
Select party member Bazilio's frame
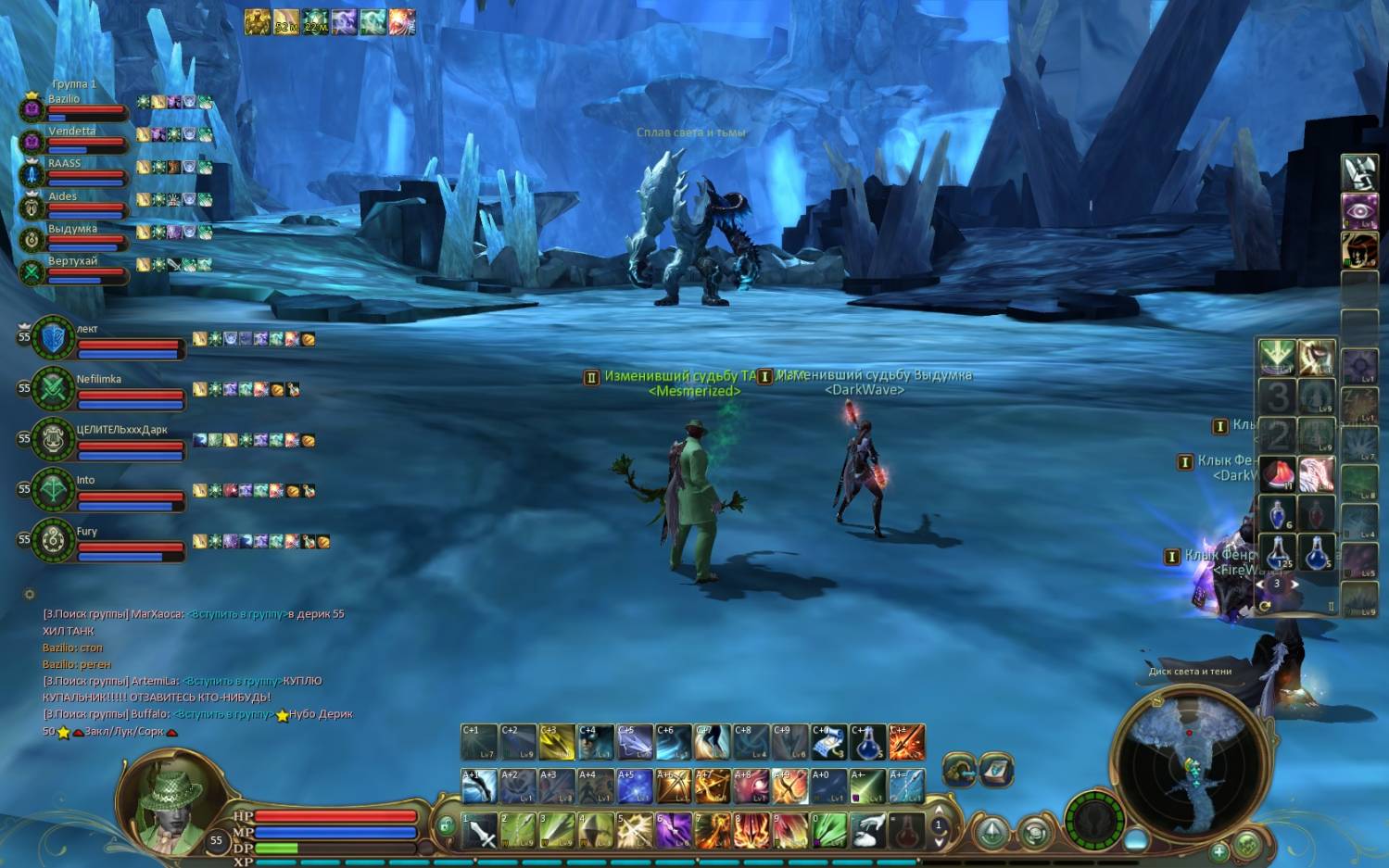click(74, 107)
